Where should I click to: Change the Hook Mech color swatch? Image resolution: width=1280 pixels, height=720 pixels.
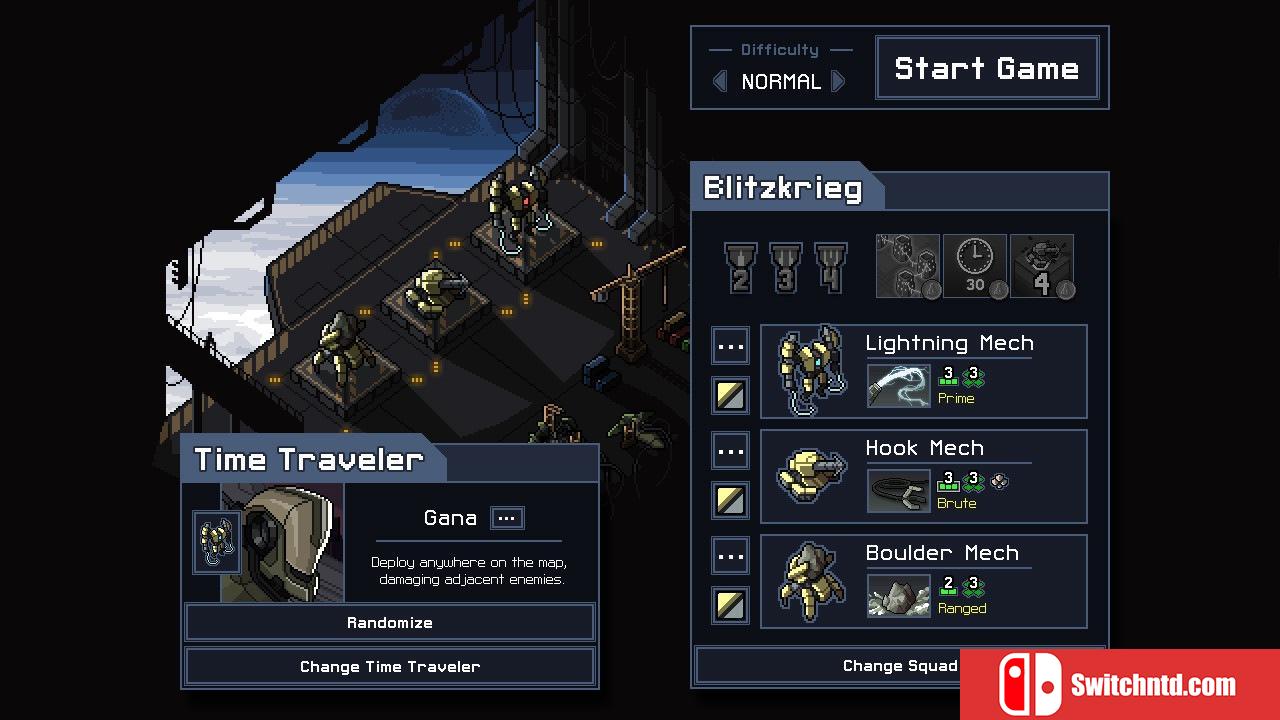(x=731, y=500)
